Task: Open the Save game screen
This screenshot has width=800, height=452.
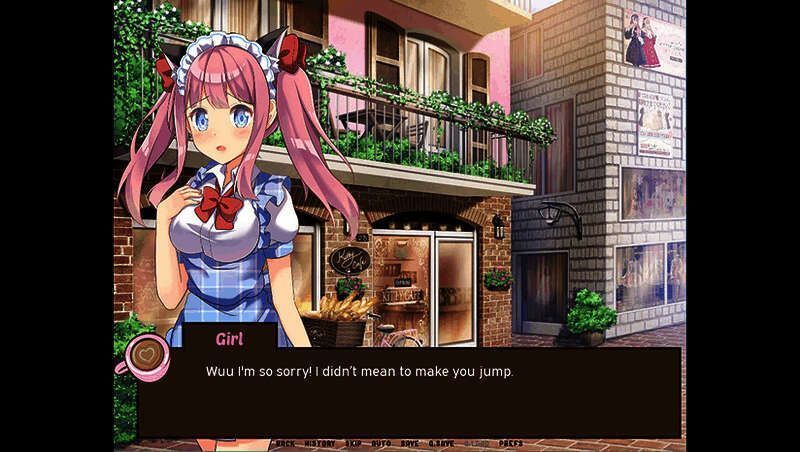Action: point(410,442)
